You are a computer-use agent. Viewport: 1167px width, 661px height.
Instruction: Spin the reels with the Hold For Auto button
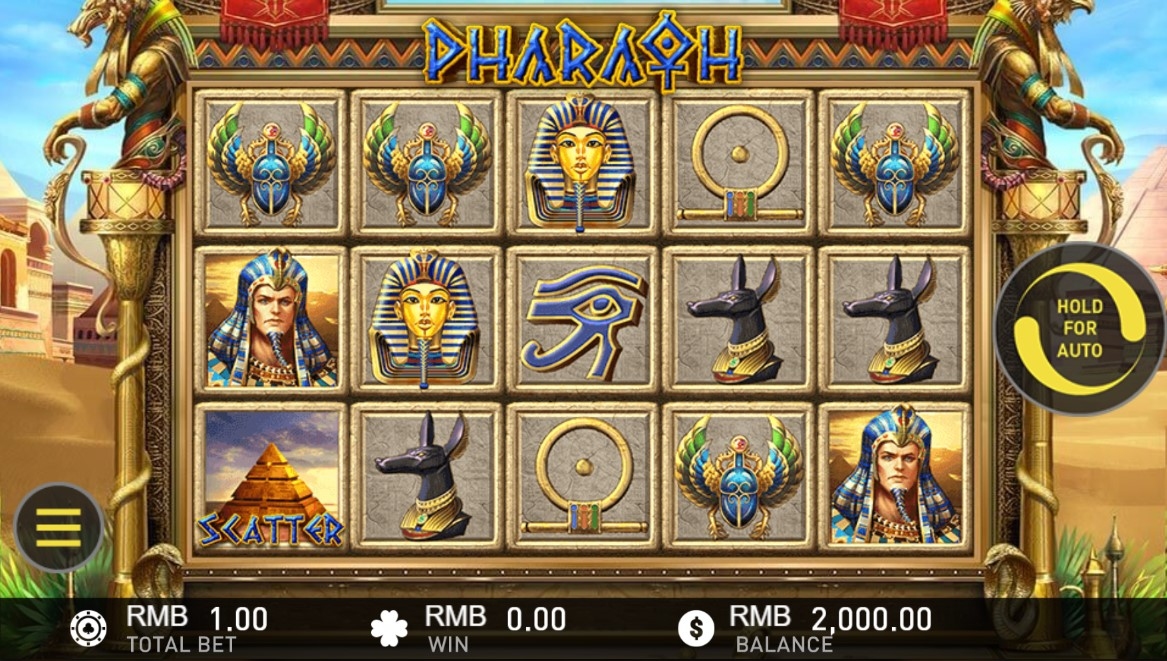1080,328
